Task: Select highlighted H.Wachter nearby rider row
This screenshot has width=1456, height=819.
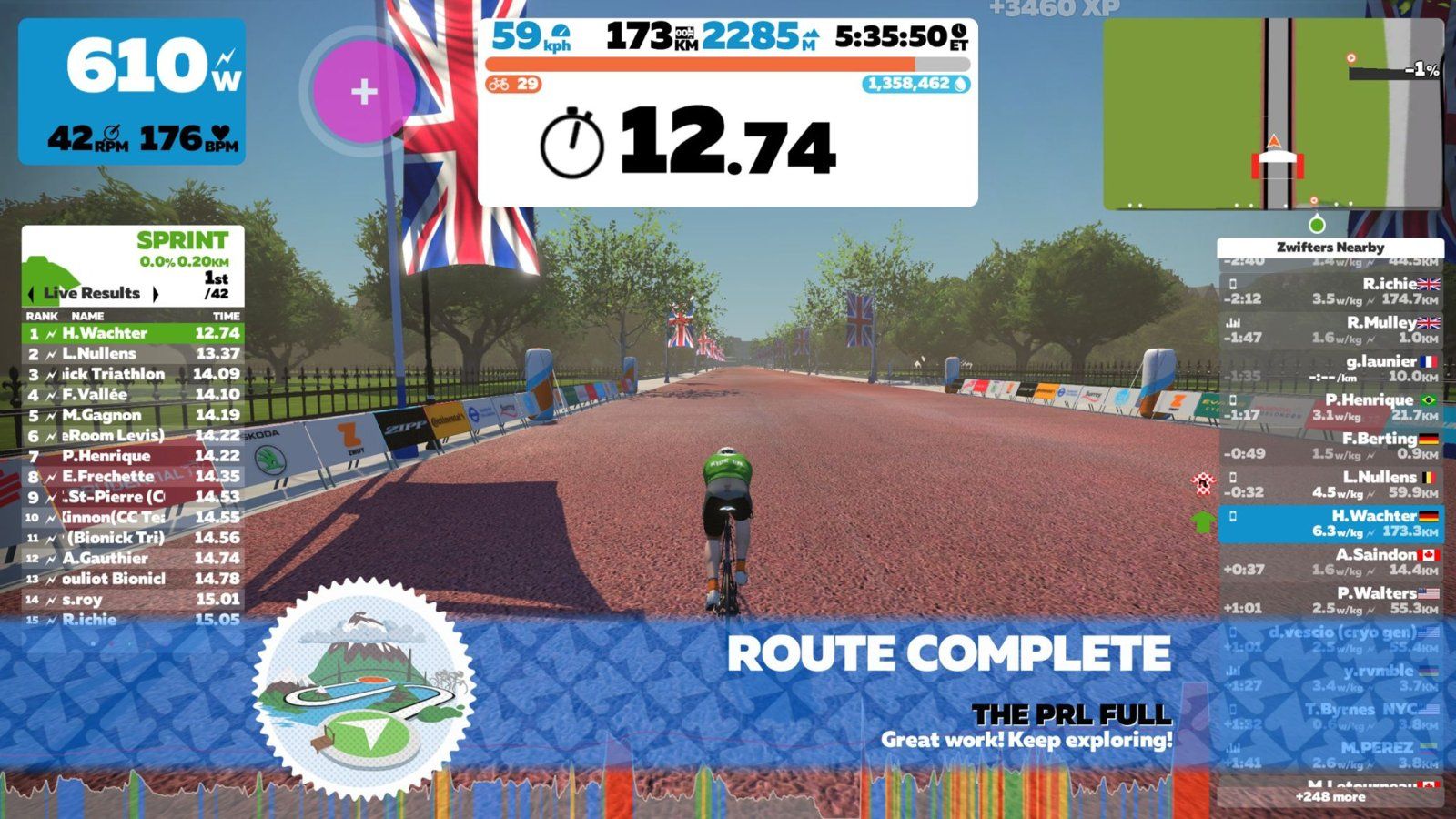Action: point(1330,523)
